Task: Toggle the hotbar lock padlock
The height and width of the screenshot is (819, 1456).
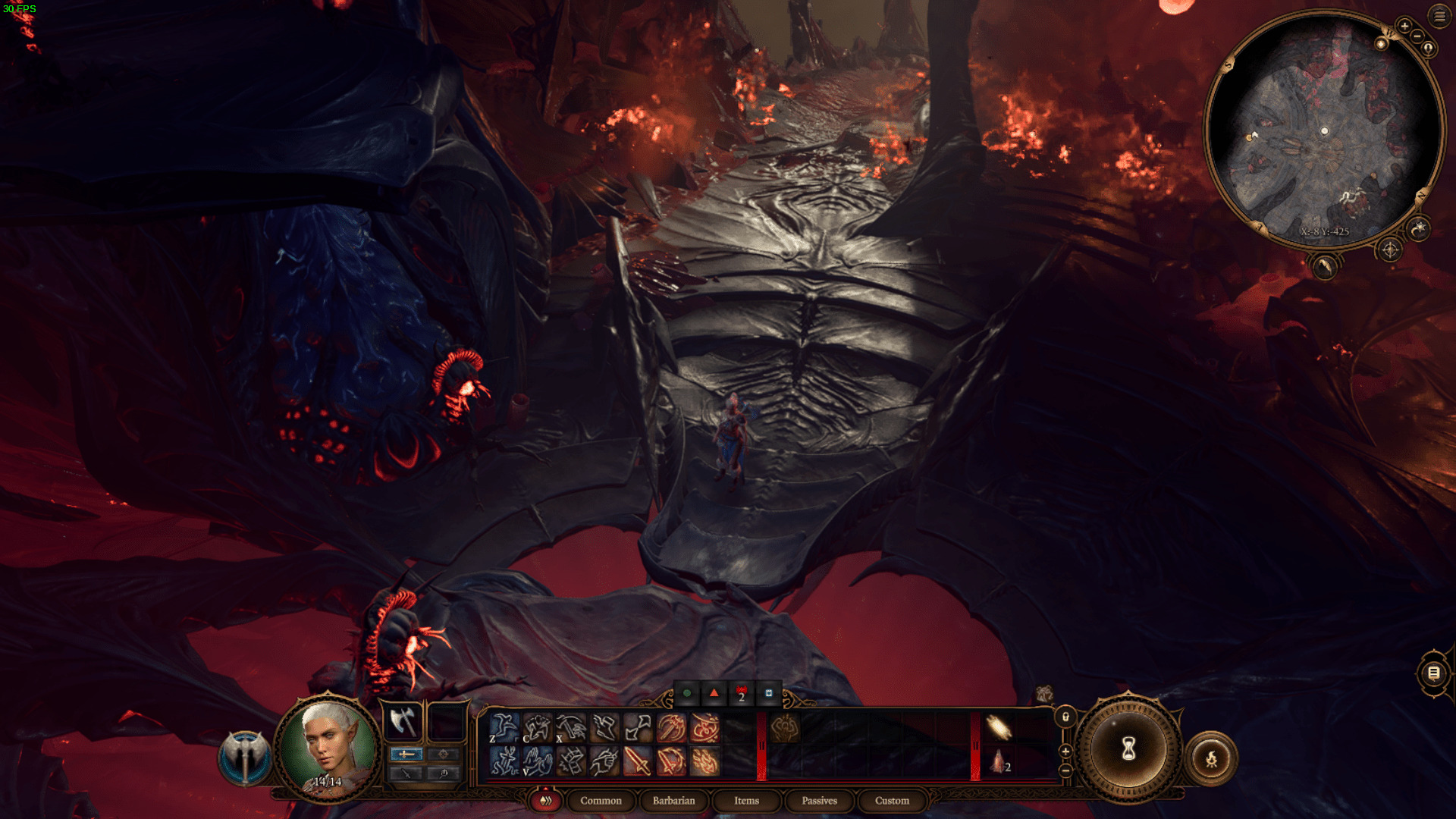Action: [1065, 717]
